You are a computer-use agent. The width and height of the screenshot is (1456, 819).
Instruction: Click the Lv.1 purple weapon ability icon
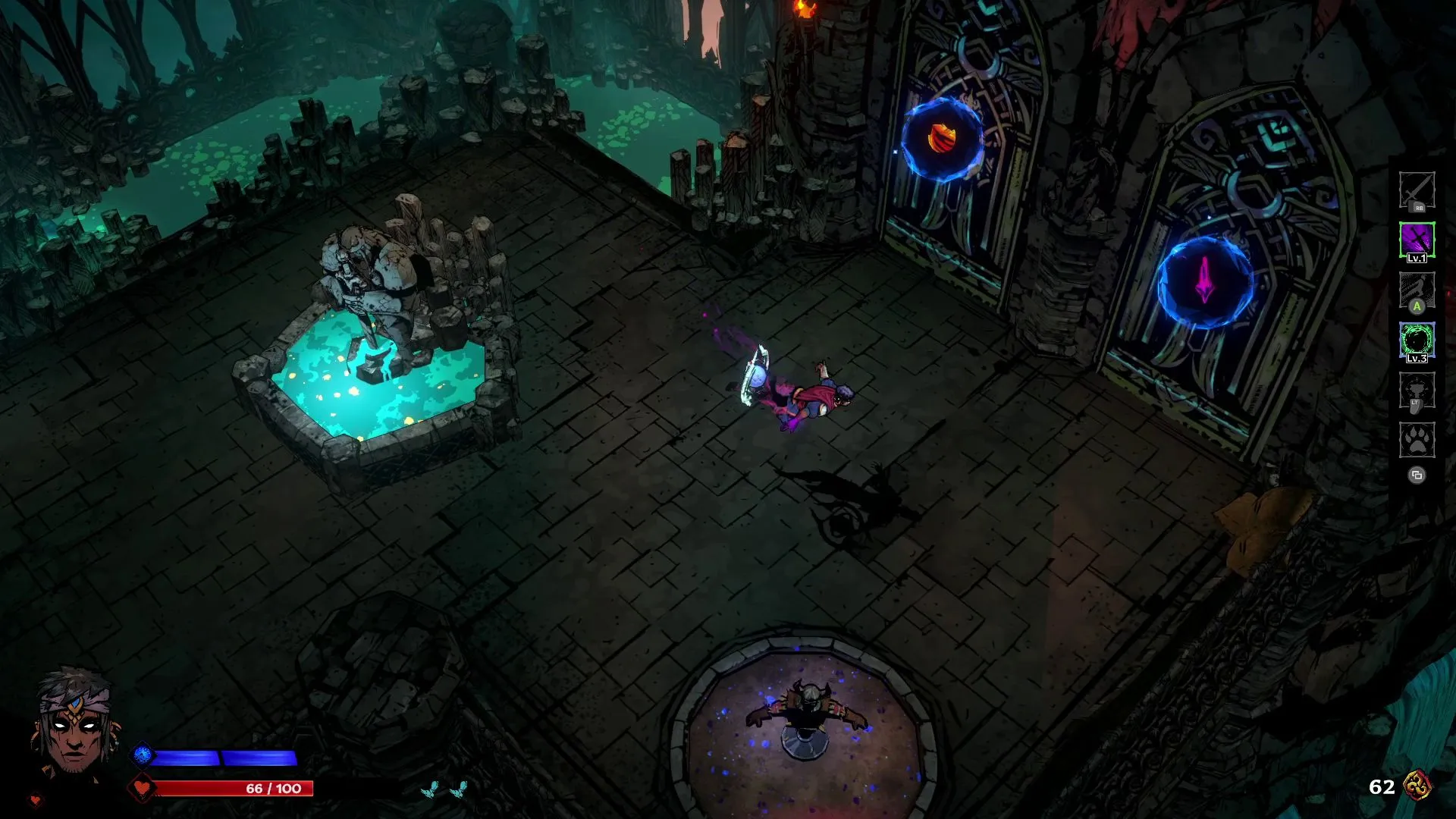click(x=1417, y=237)
